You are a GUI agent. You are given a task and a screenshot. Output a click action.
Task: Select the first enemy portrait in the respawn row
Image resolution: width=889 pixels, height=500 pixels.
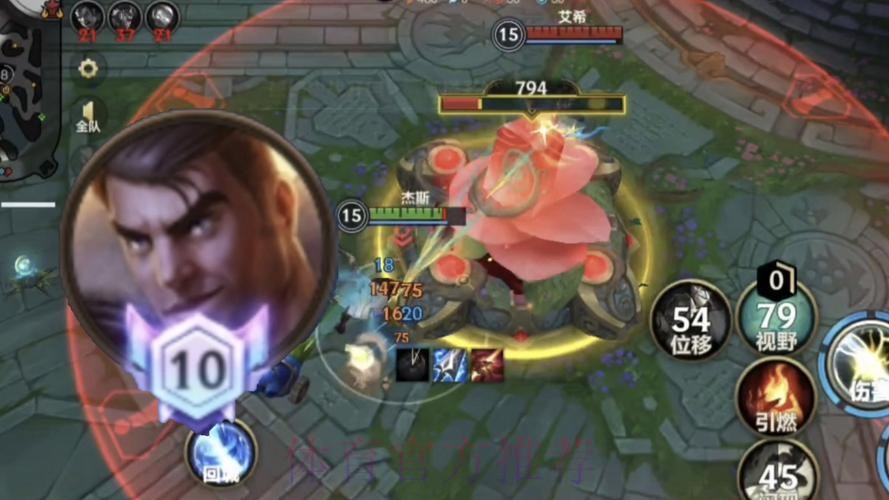click(87, 16)
